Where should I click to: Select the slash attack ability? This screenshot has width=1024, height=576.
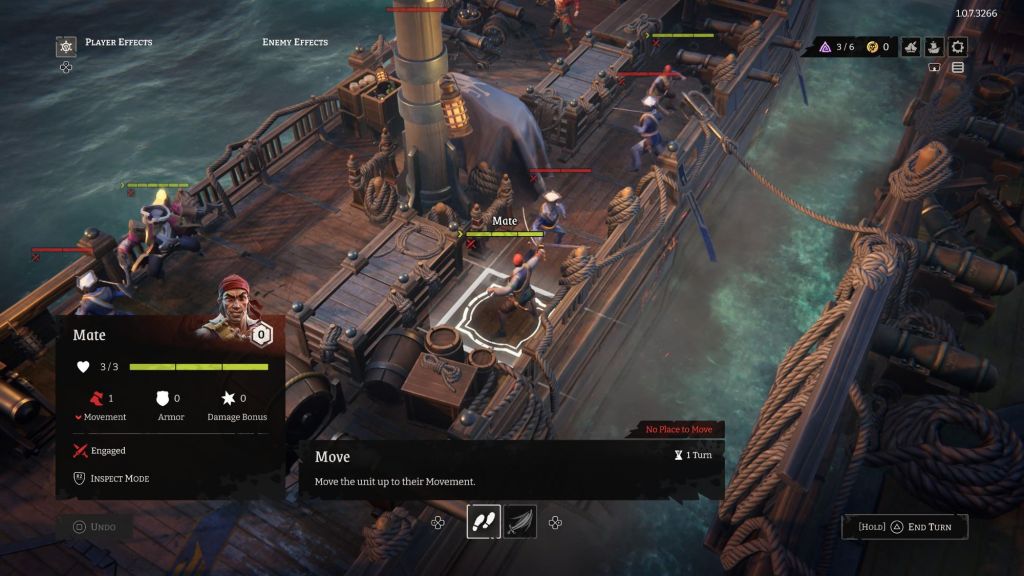pos(520,522)
